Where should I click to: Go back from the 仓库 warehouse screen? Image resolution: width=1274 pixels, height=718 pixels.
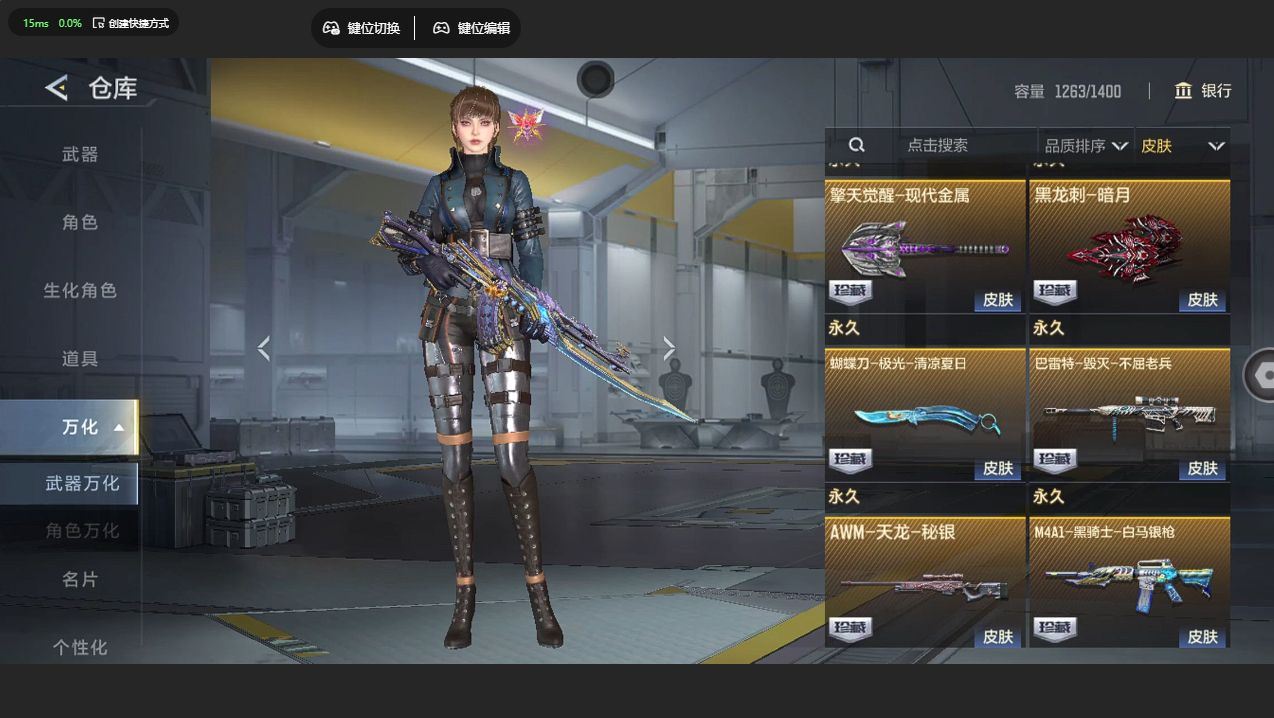pos(56,88)
